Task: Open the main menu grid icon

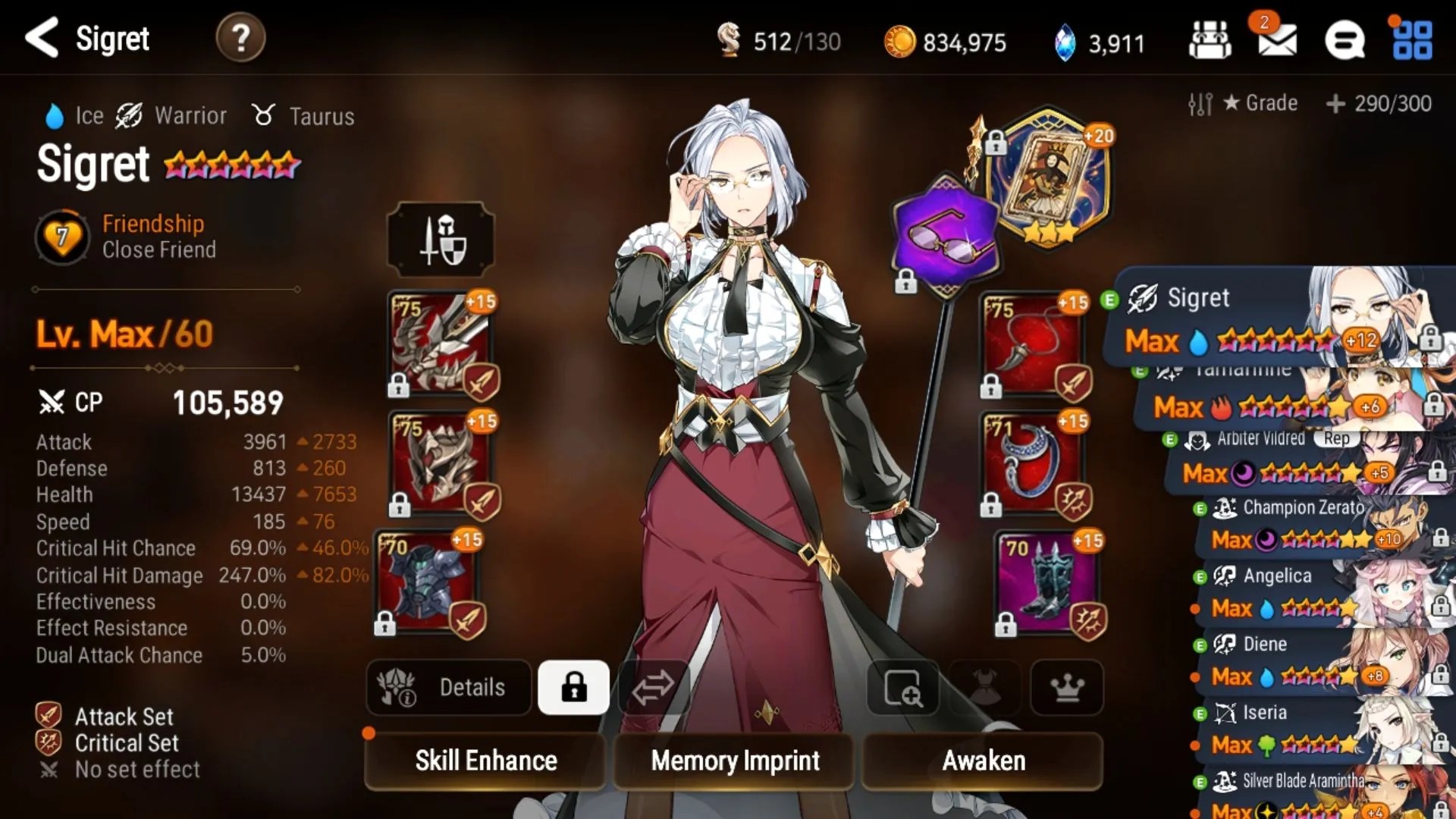Action: pyautogui.click(x=1413, y=41)
